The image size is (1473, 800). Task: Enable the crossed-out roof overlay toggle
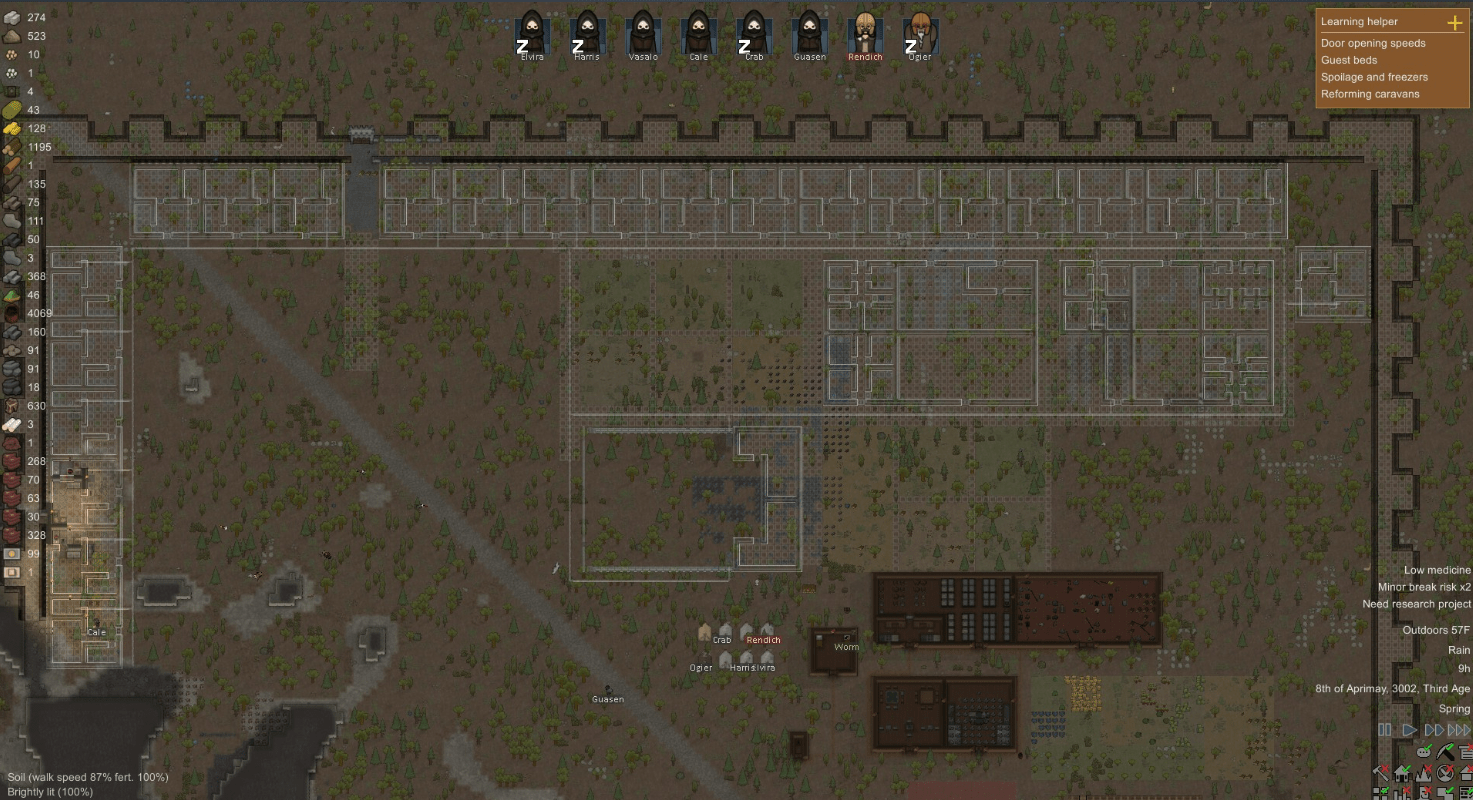(x=1467, y=771)
